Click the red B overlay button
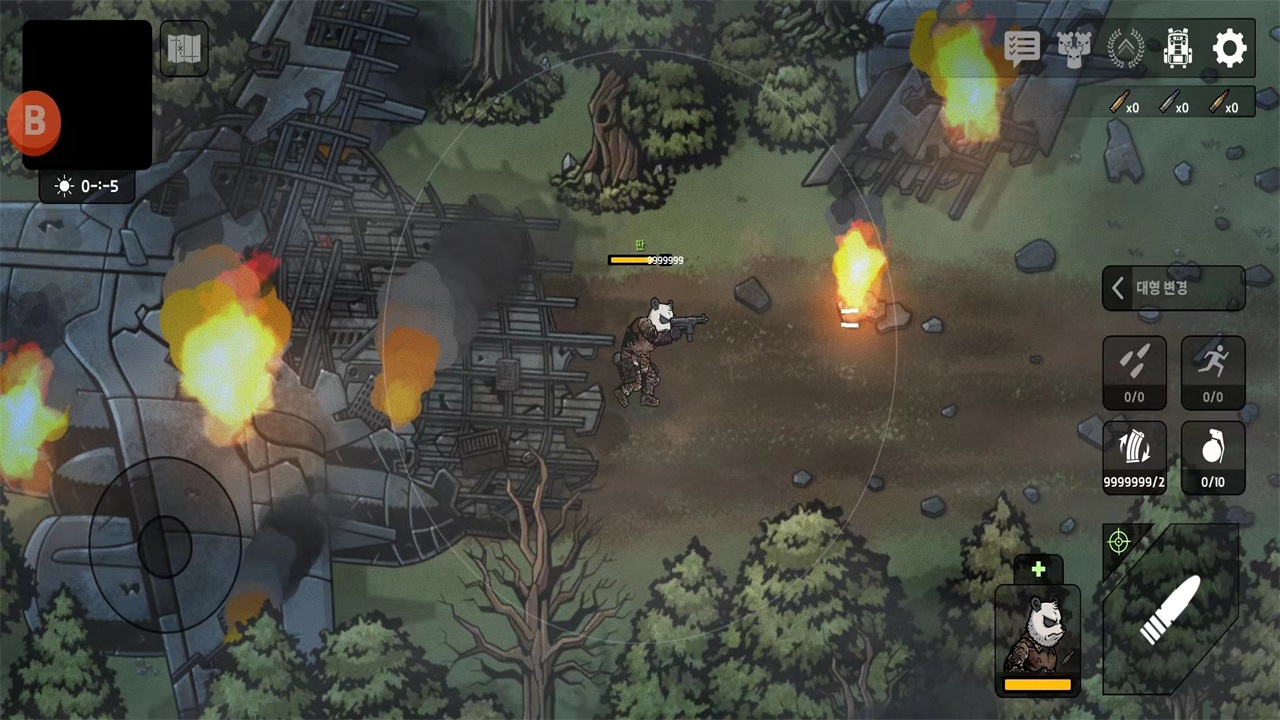This screenshot has height=720, width=1280. [34, 122]
